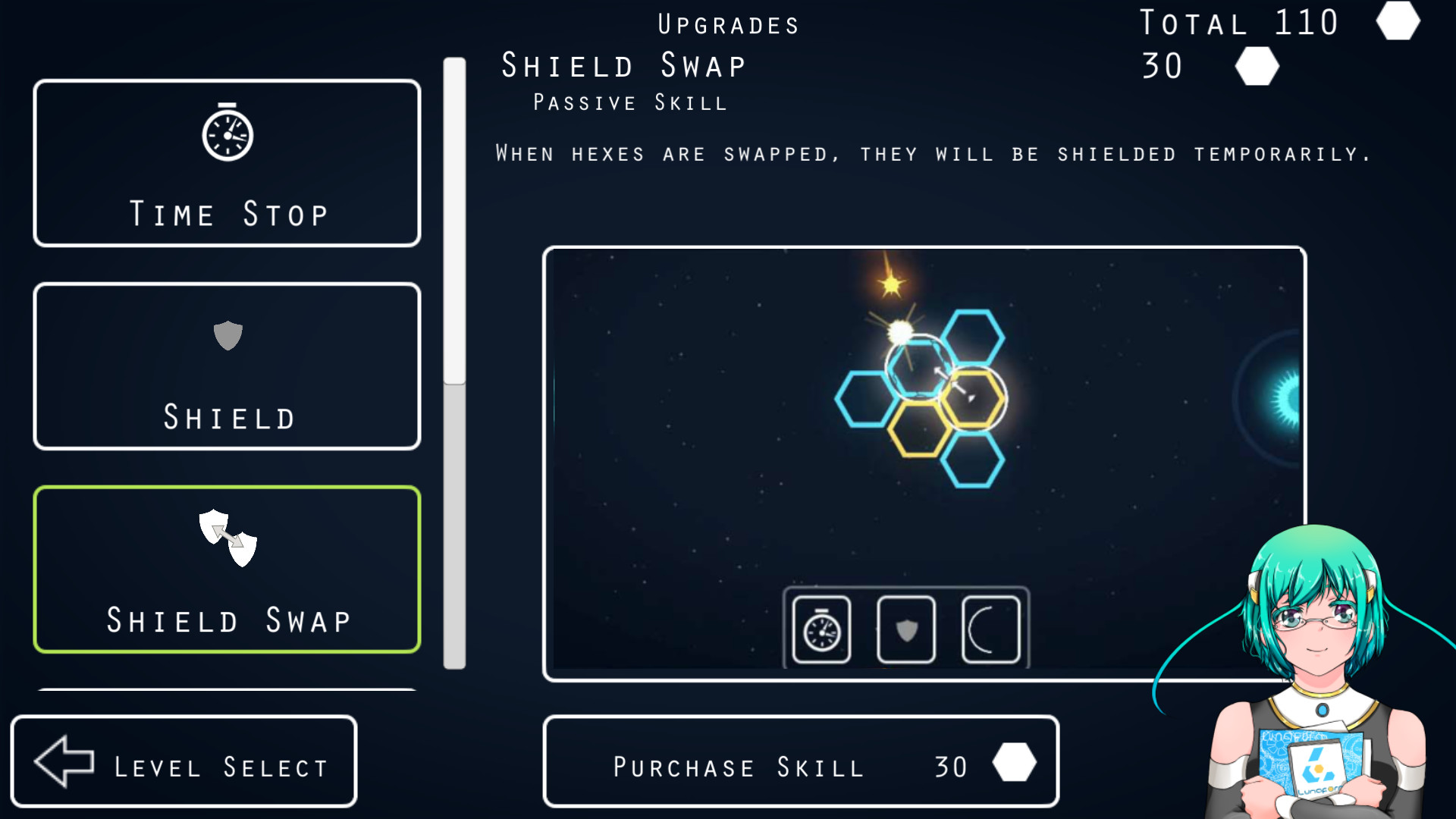Select the stopwatch icon in the preview toolbar
The width and height of the screenshot is (1456, 819).
(820, 630)
